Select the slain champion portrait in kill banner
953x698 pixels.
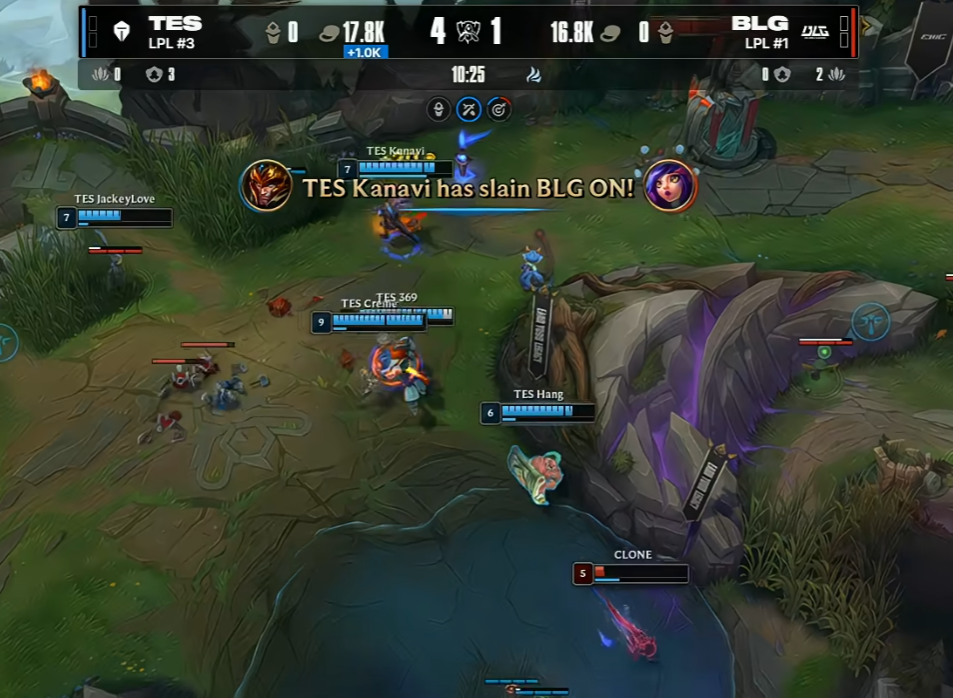[x=670, y=186]
